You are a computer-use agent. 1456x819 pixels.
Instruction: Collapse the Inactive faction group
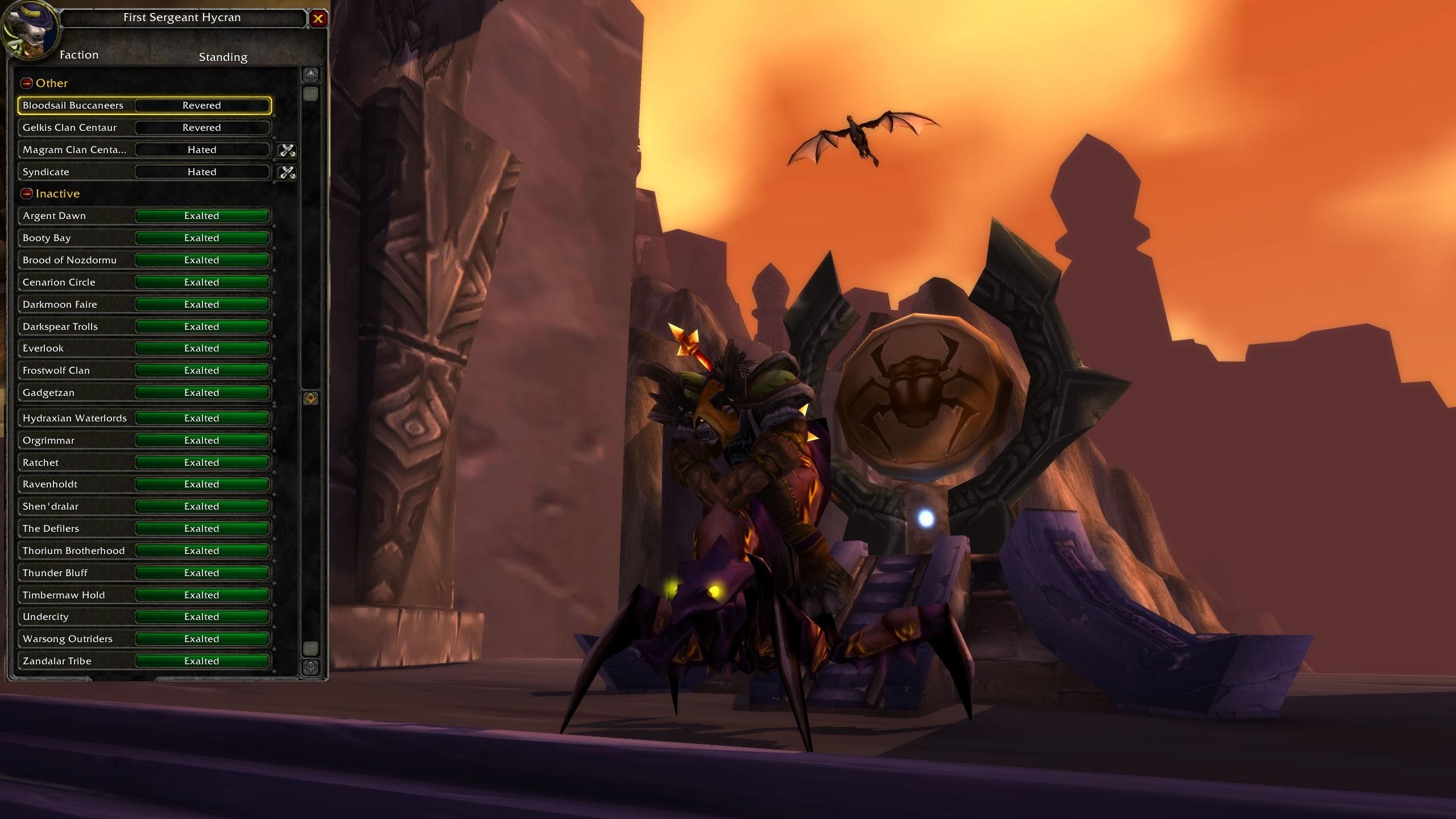coord(27,194)
